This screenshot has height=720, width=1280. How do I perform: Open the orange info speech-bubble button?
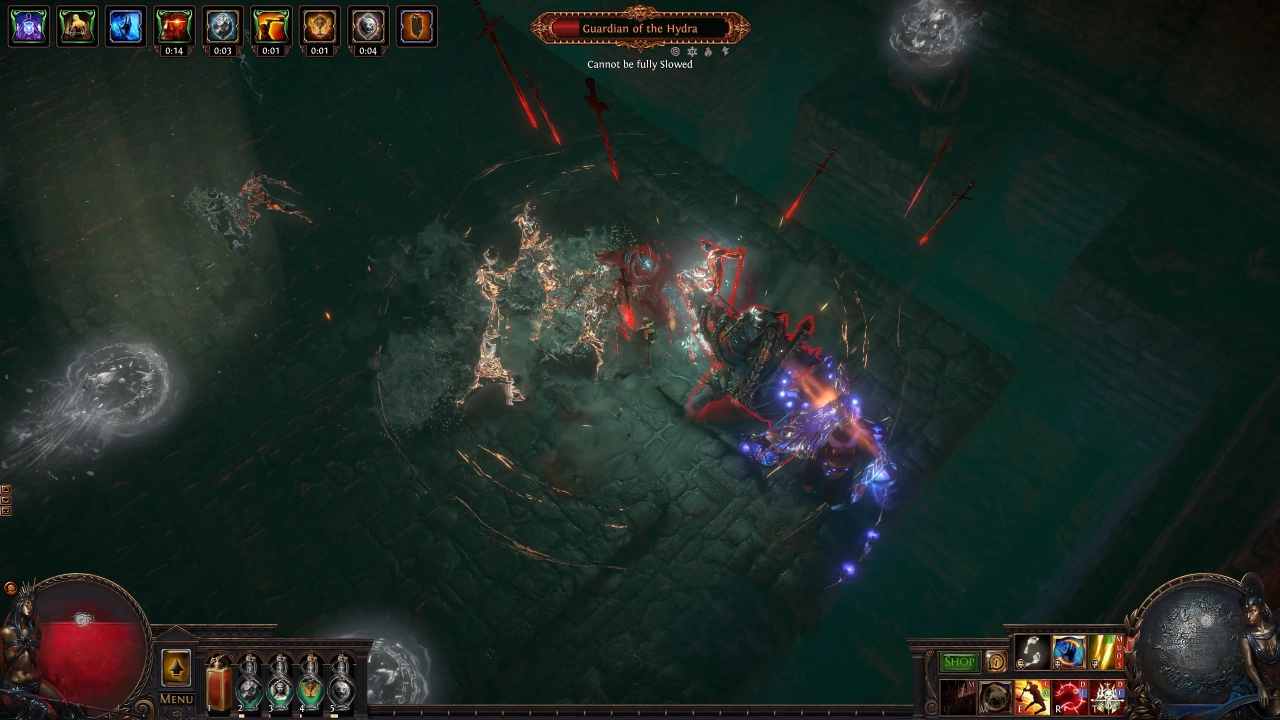point(996,662)
